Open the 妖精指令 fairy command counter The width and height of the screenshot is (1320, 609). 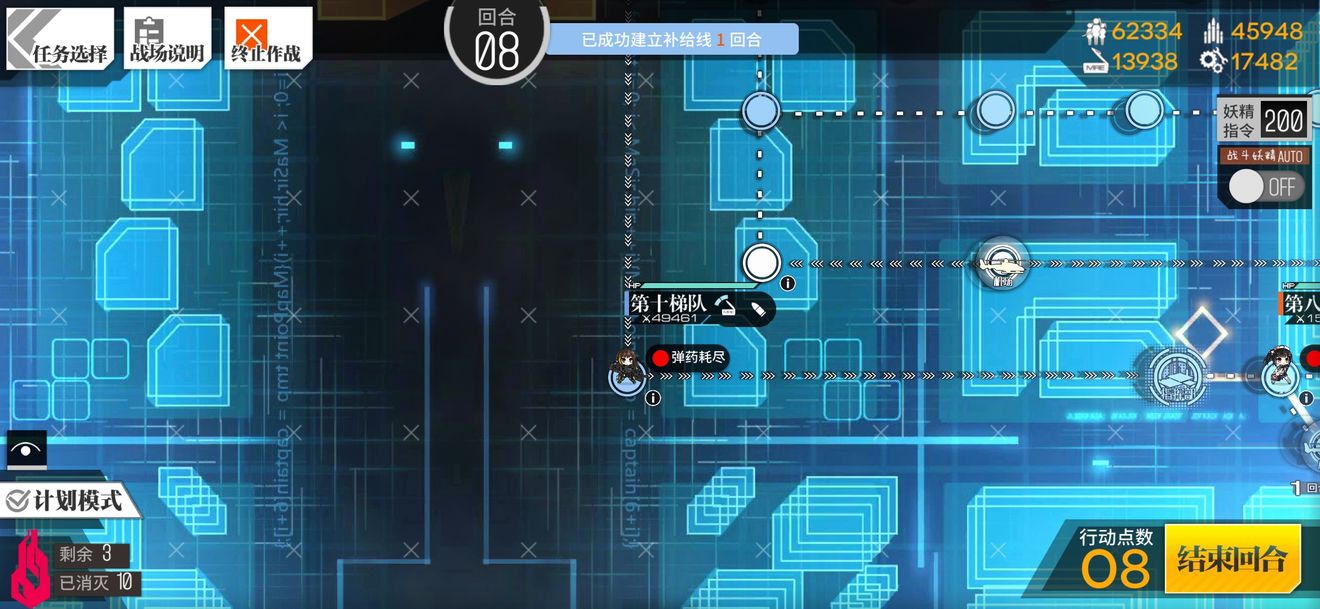click(1263, 121)
